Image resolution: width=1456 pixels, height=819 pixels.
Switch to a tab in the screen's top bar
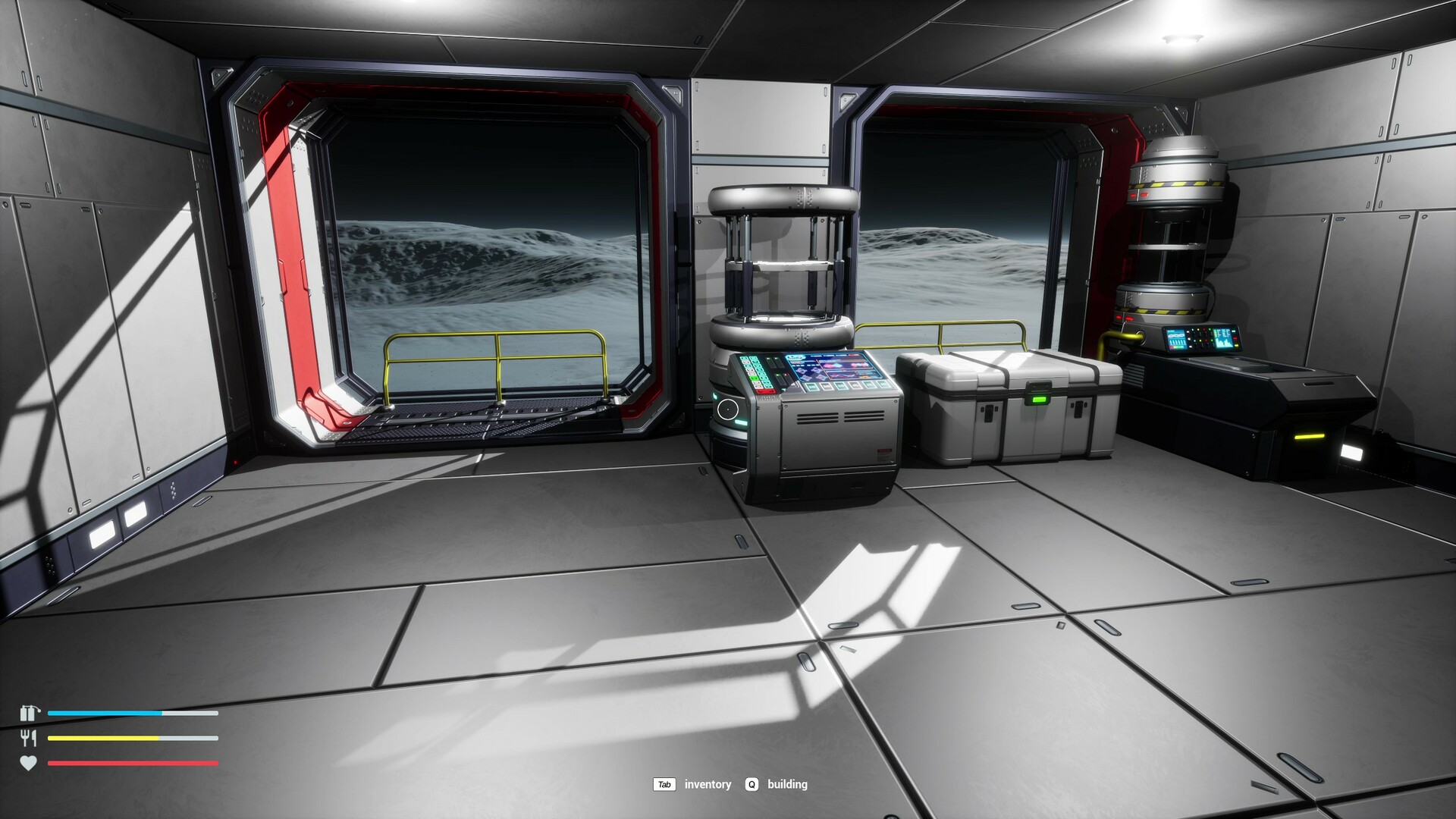[818, 356]
